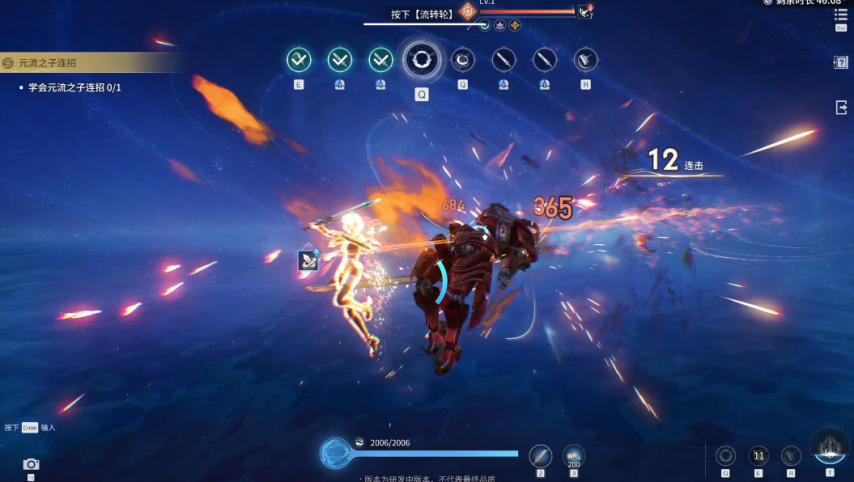The height and width of the screenshot is (482, 854).
Task: Activate the glowing ultimate skill icon
Action: (829, 449)
